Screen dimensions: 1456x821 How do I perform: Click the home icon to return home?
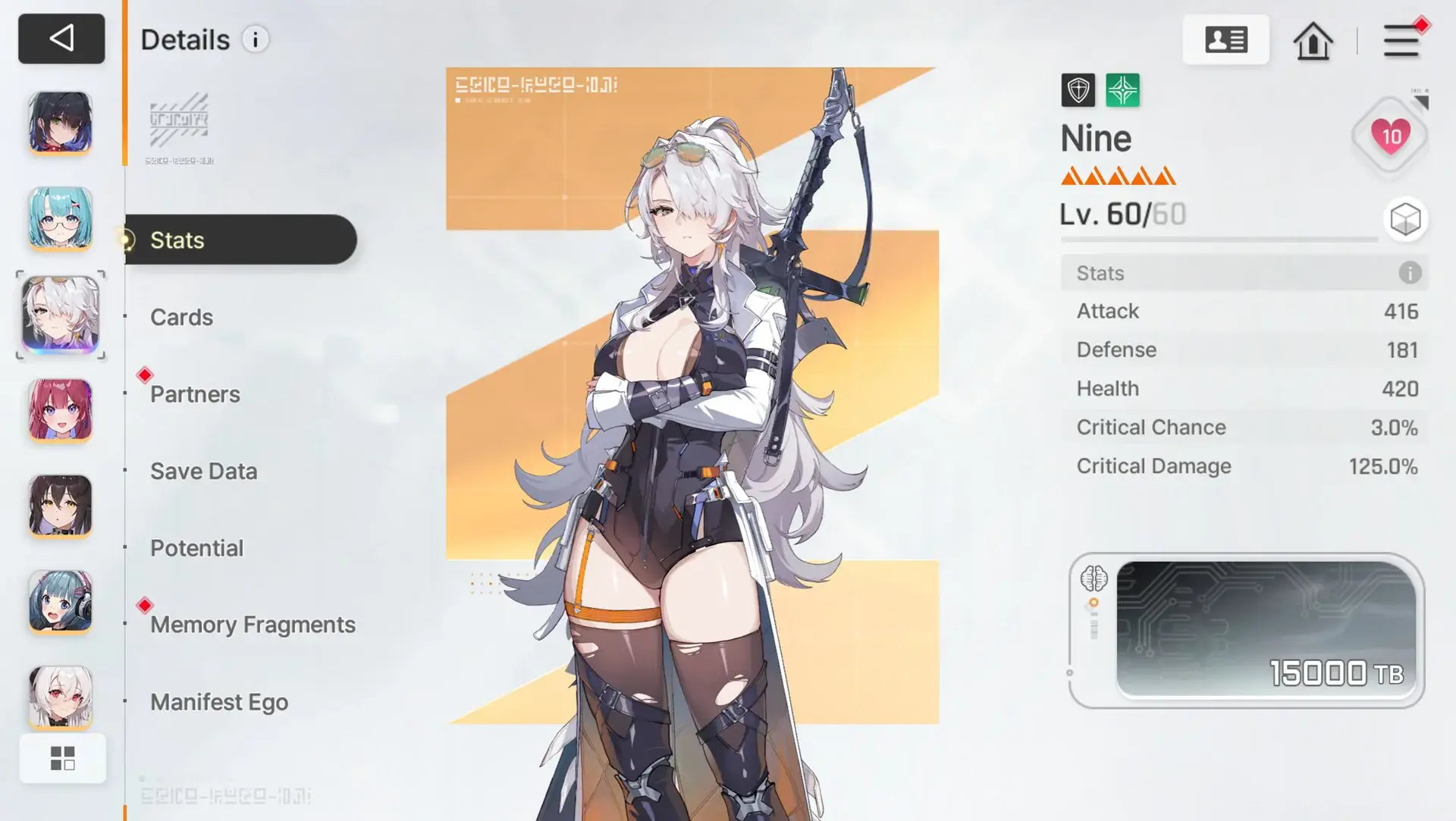coord(1313,39)
